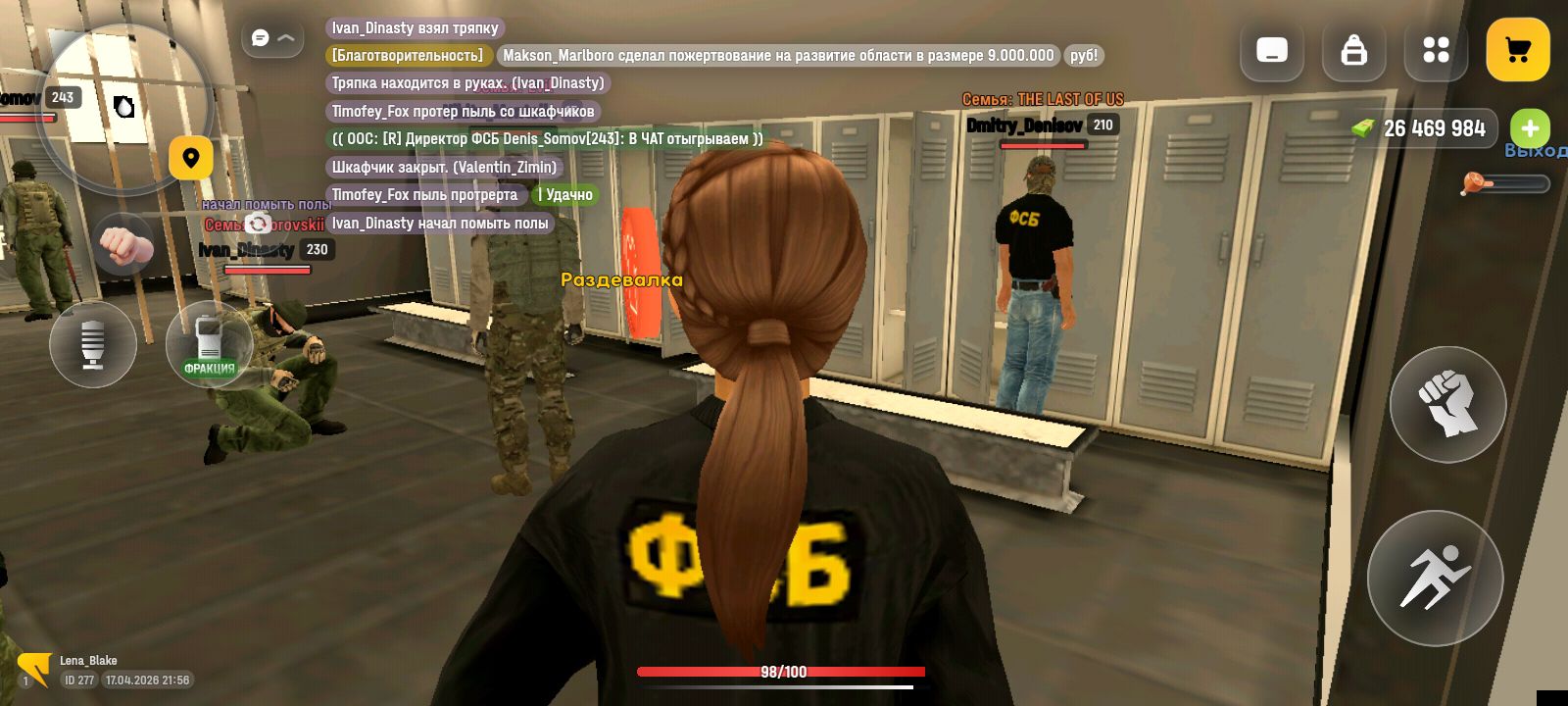The width and height of the screenshot is (1568, 706).
Task: Select the small fist action button
Action: 122,245
